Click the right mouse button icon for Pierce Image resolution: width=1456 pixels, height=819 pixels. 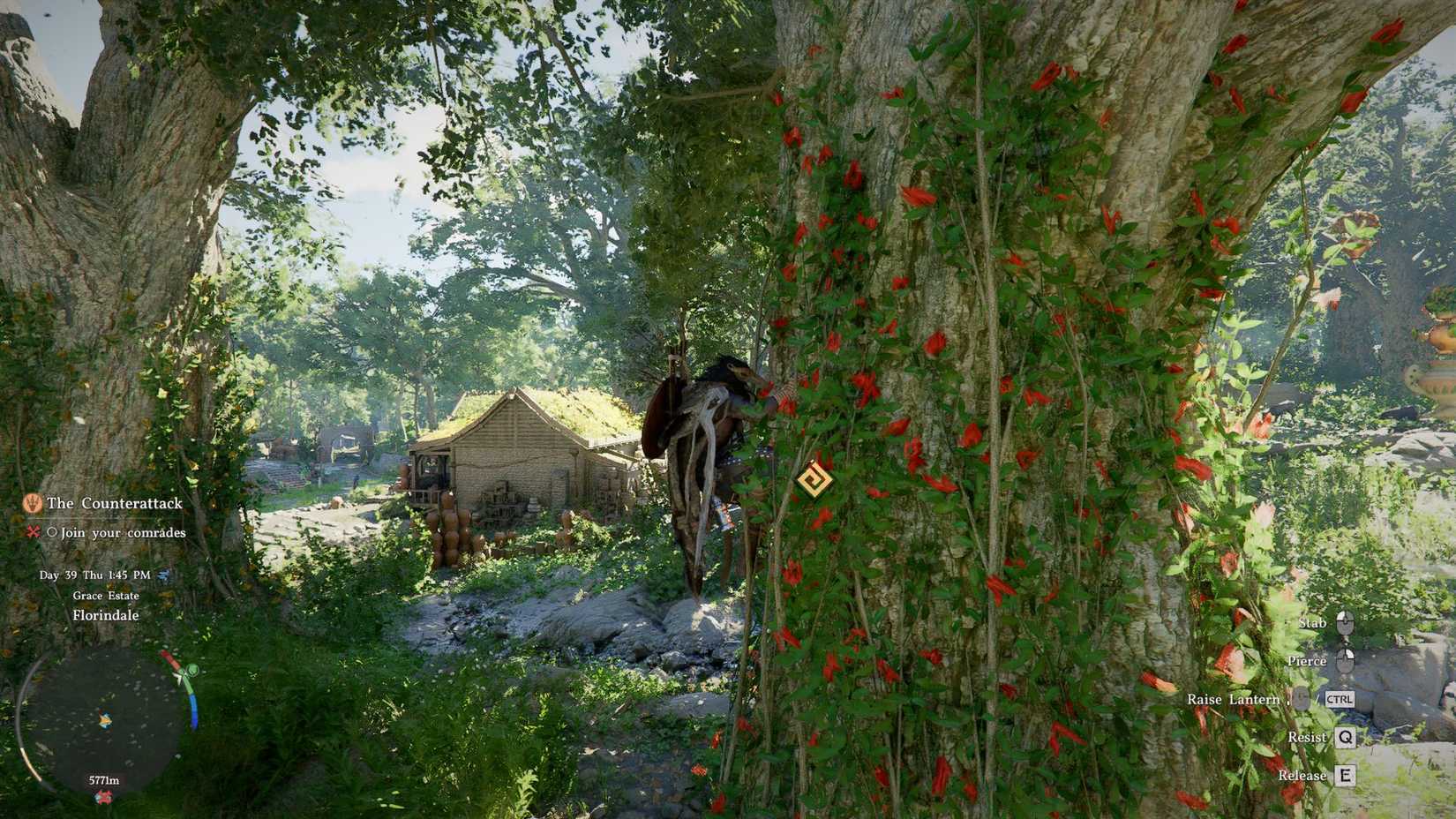point(1346,663)
